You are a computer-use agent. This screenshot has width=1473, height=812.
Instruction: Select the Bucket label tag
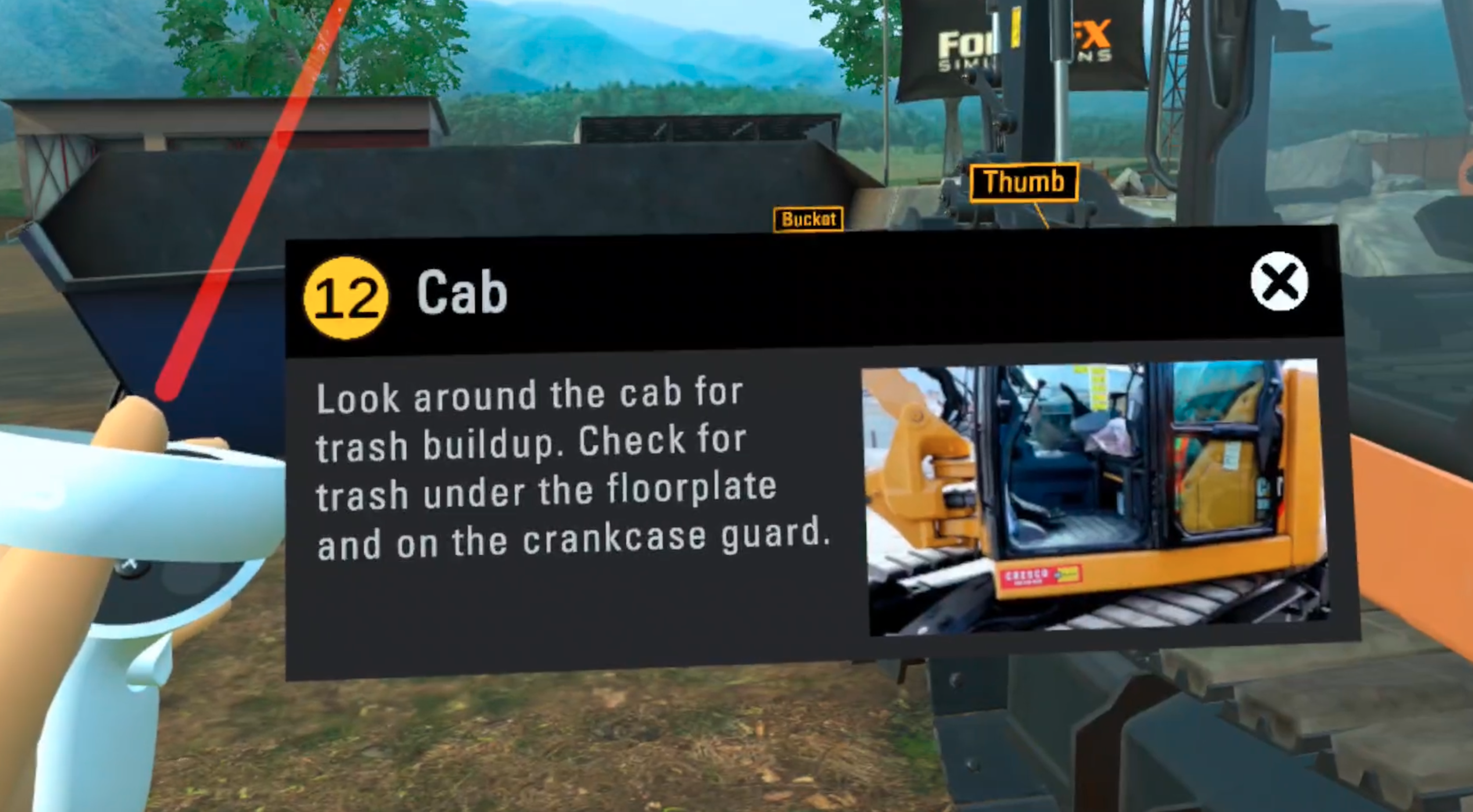808,219
